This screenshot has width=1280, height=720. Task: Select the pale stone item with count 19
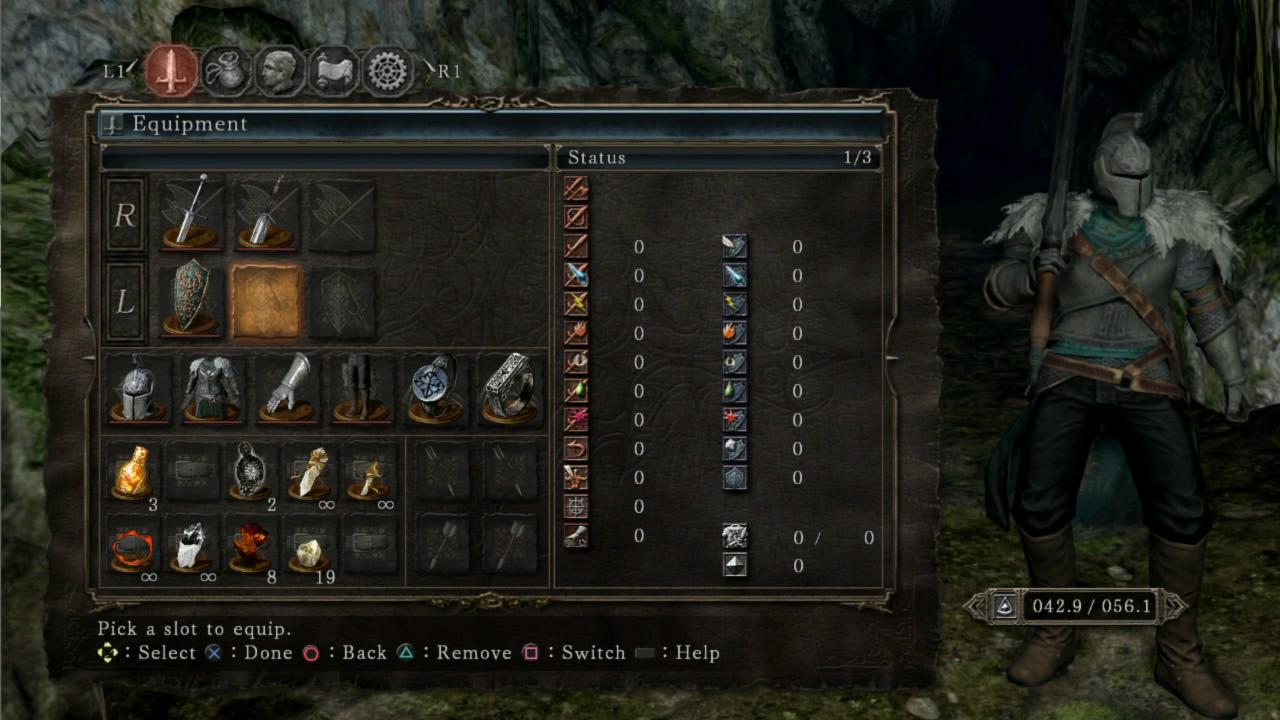[309, 545]
